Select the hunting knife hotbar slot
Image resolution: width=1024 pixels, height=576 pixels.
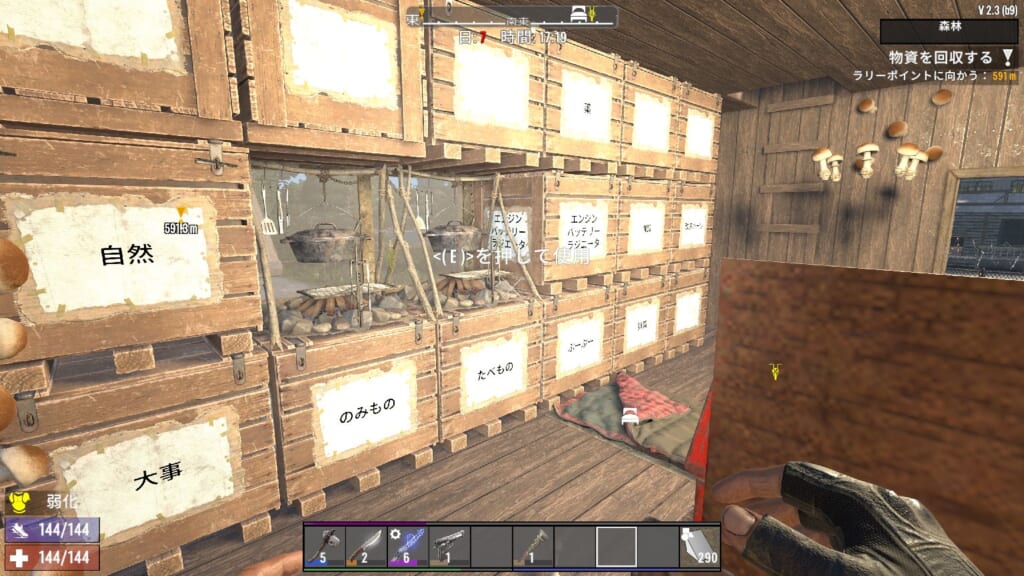[x=365, y=546]
